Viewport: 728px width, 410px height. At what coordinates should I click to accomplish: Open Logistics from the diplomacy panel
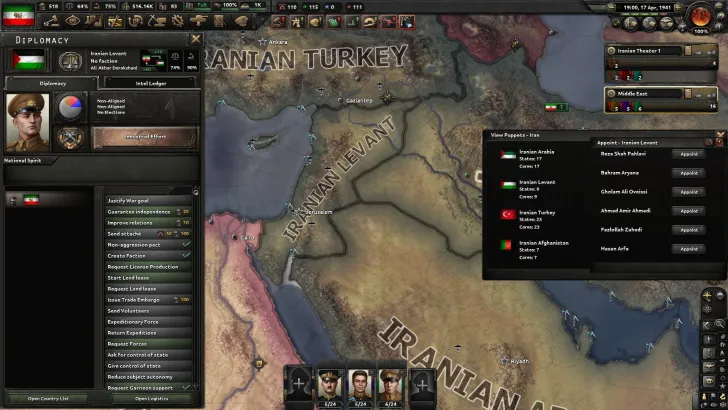point(149,398)
